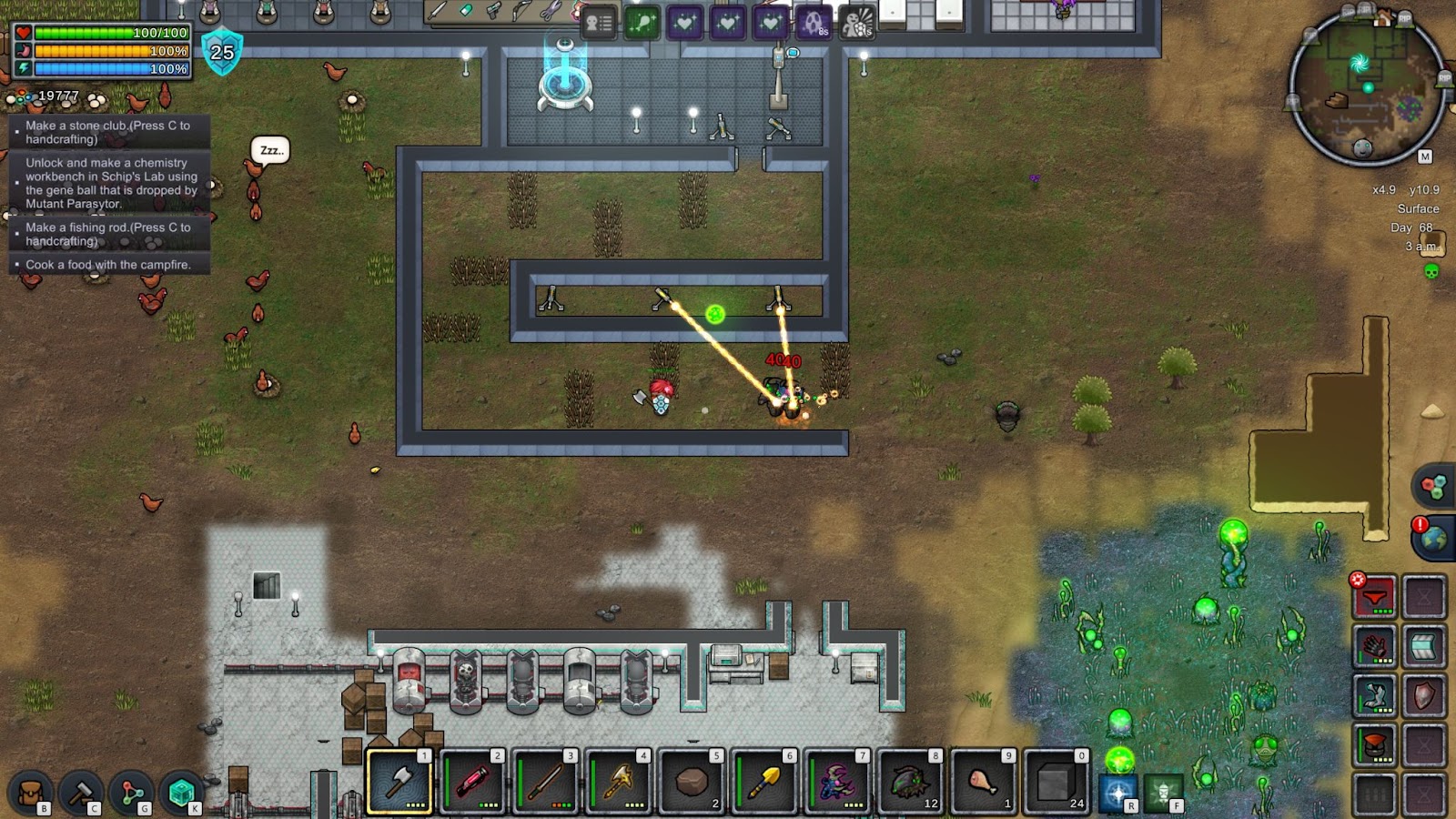Open the cyan cube menu icon
1456x819 pixels.
pyautogui.click(x=181, y=793)
